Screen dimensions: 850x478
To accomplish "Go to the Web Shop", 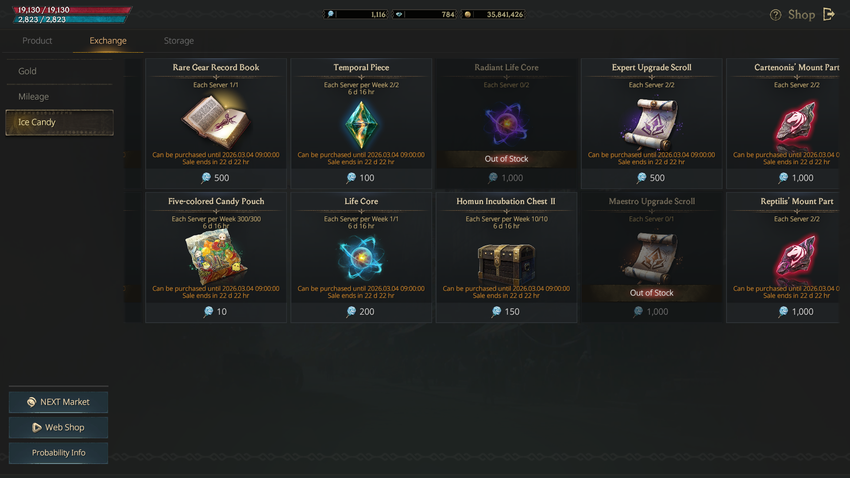I will 58,427.
